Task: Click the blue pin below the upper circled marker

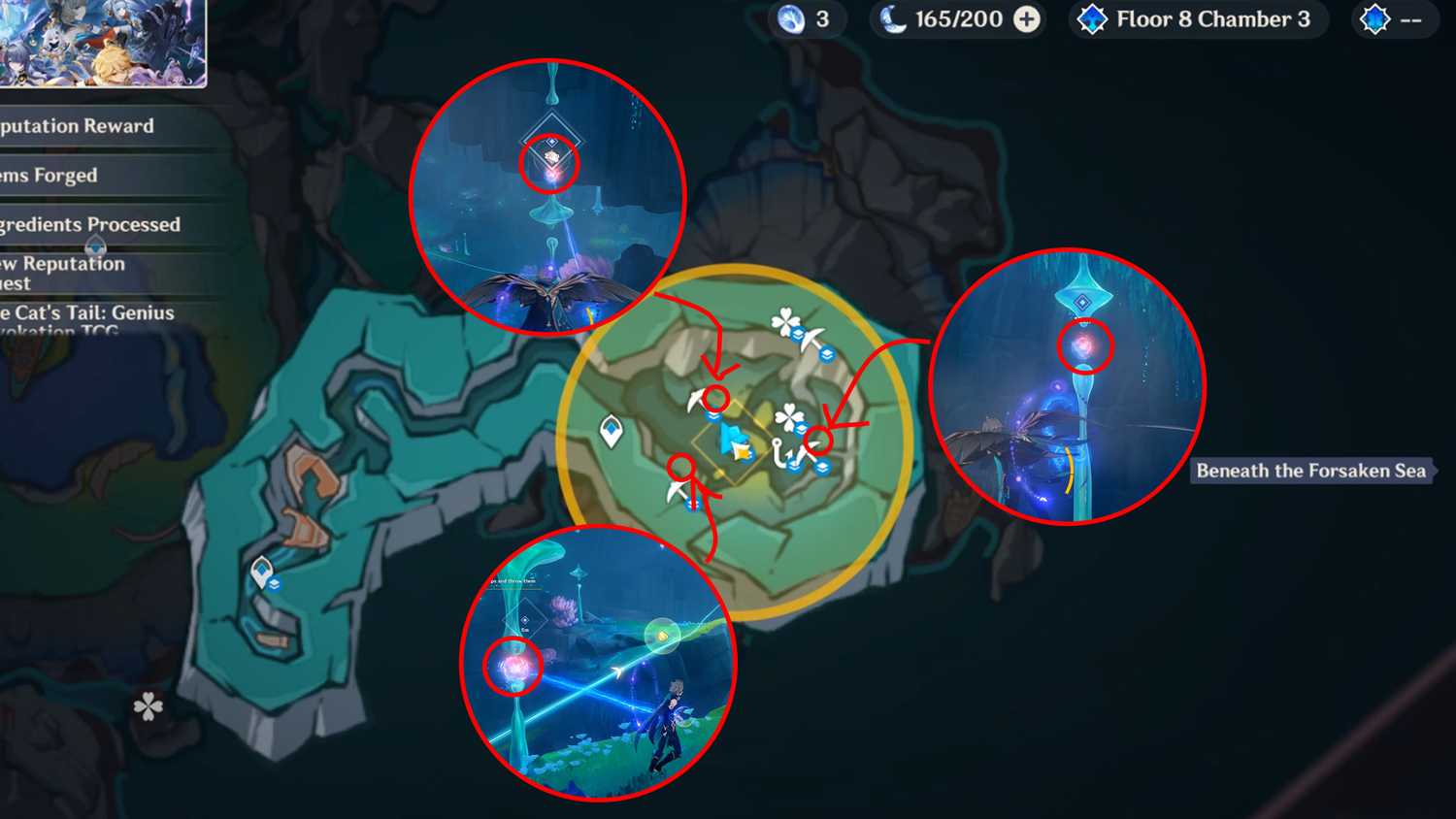Action: pyautogui.click(x=713, y=415)
